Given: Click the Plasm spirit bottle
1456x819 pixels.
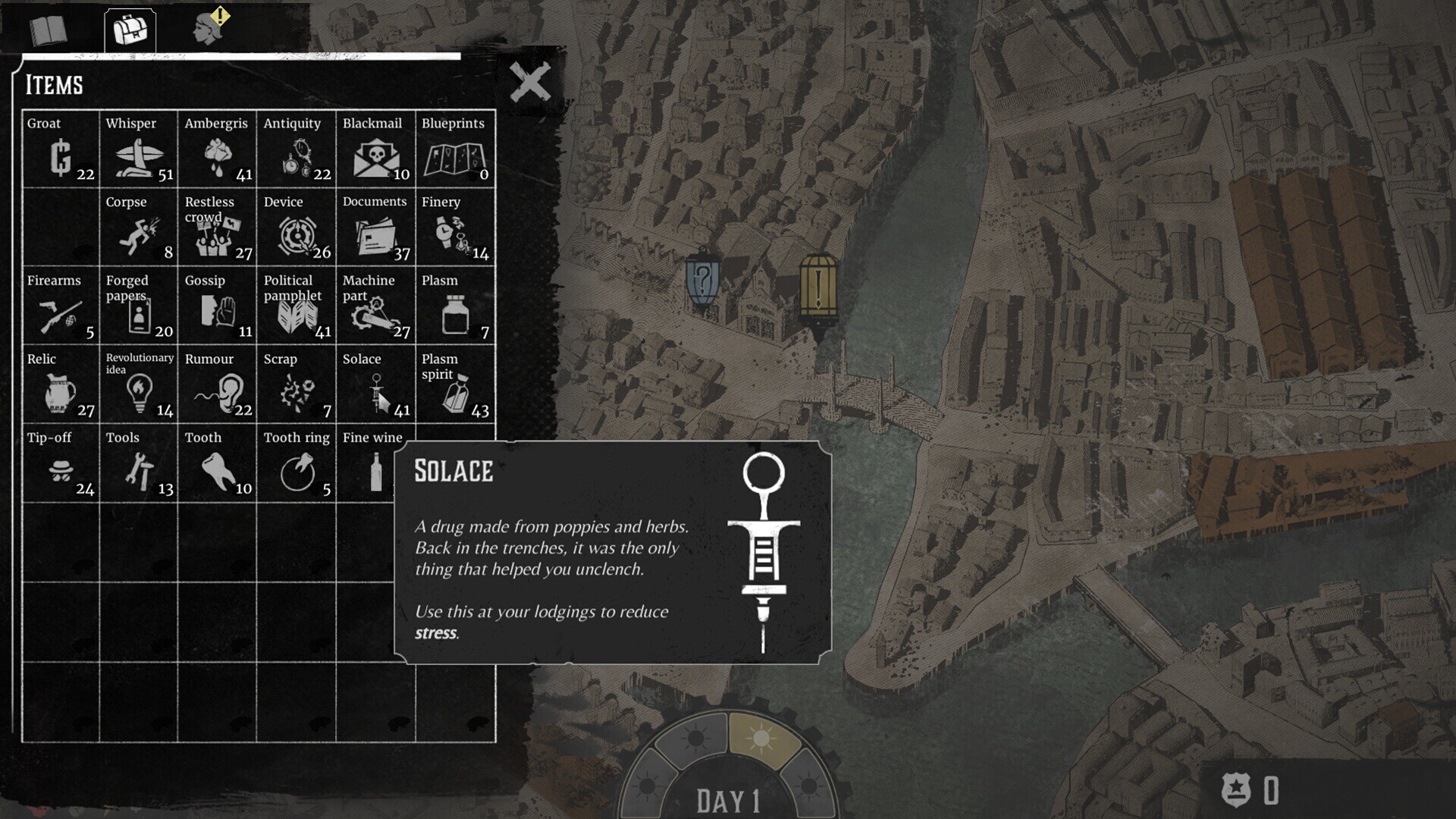Looking at the screenshot, I should 455,385.
